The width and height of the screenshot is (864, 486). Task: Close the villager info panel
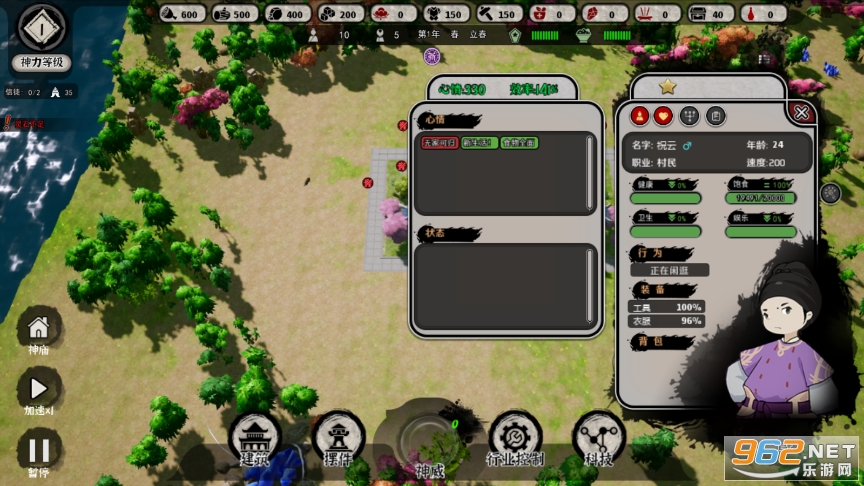pos(801,112)
